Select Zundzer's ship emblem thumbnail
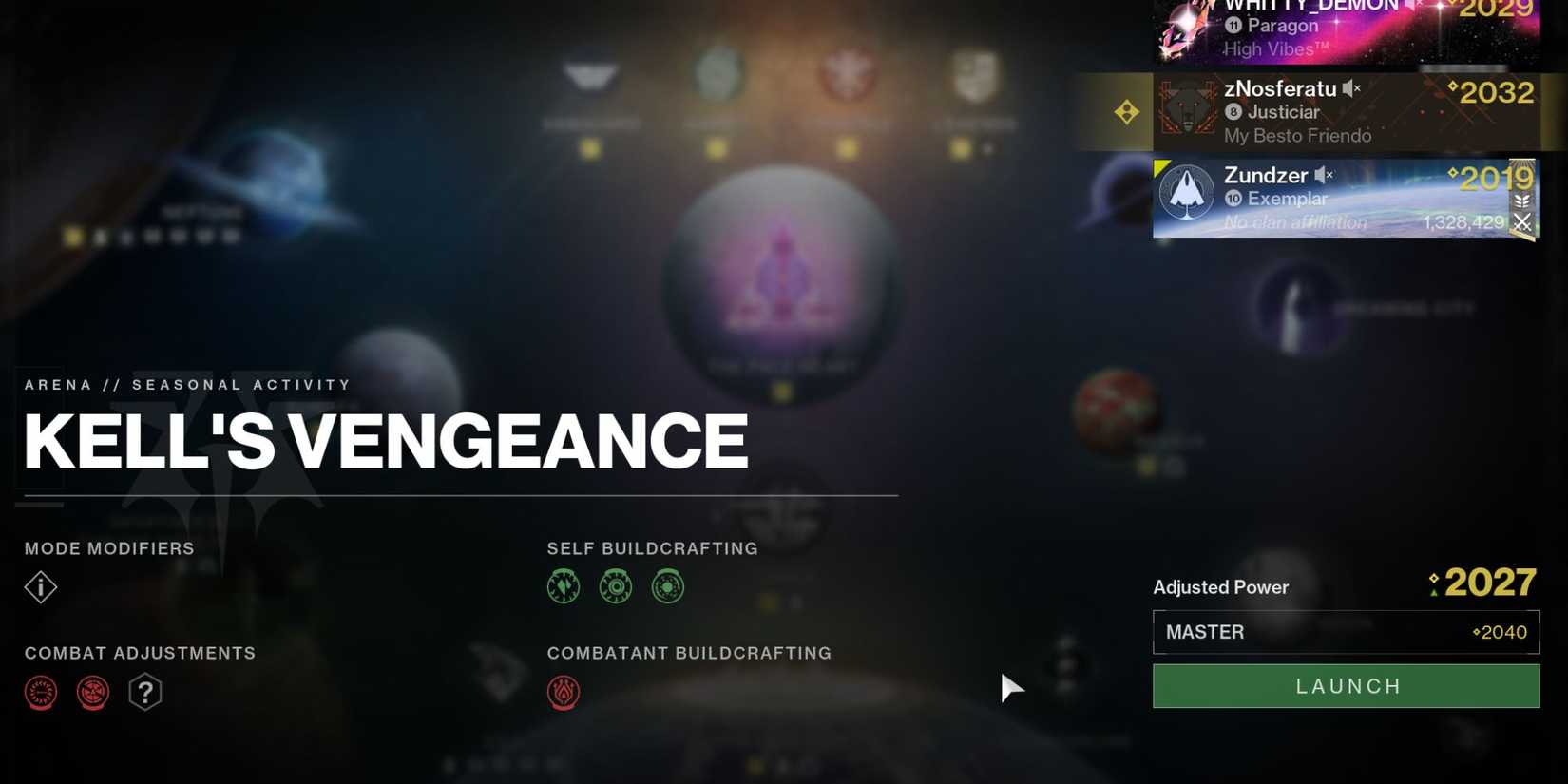The height and width of the screenshot is (784, 1568). [1187, 192]
